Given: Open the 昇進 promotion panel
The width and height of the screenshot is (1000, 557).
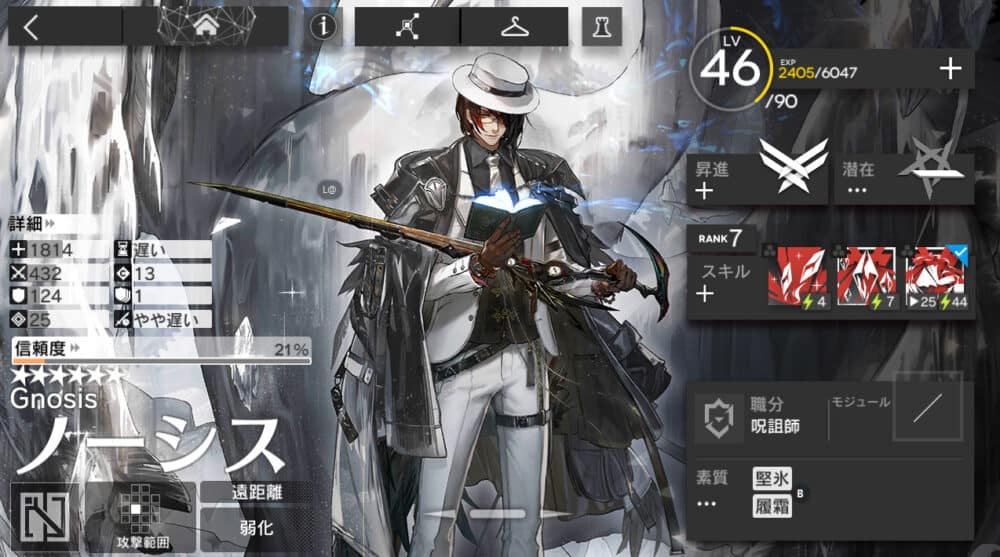Looking at the screenshot, I should [757, 179].
